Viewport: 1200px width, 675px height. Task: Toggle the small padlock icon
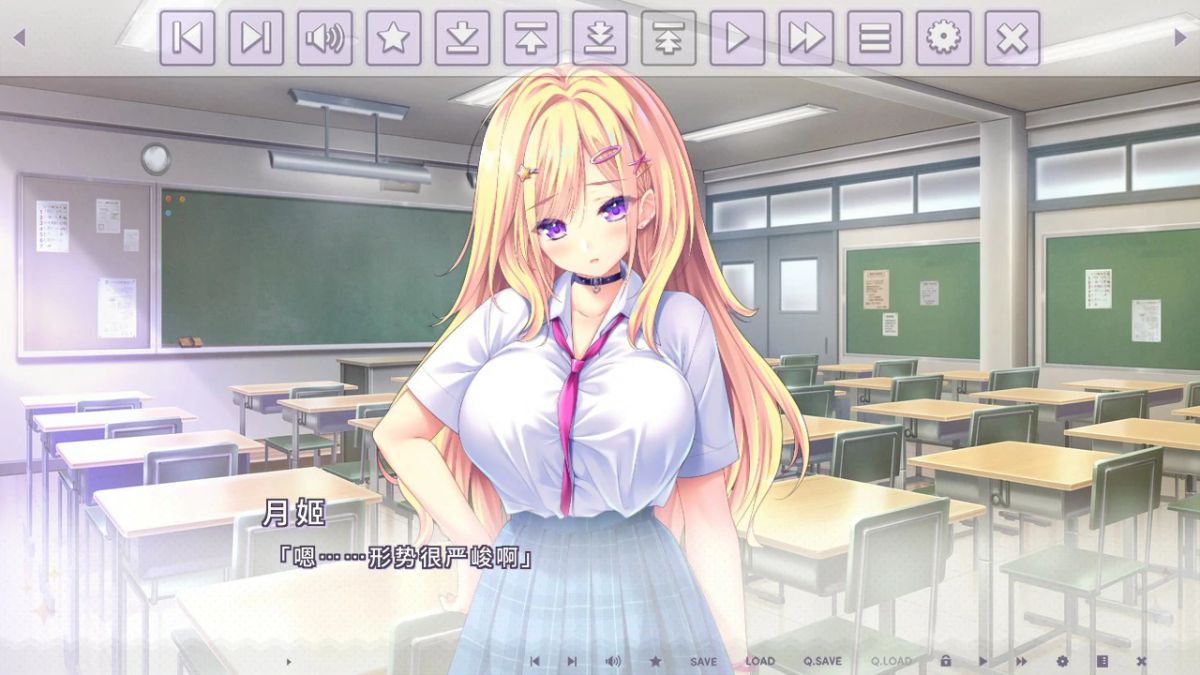click(945, 661)
